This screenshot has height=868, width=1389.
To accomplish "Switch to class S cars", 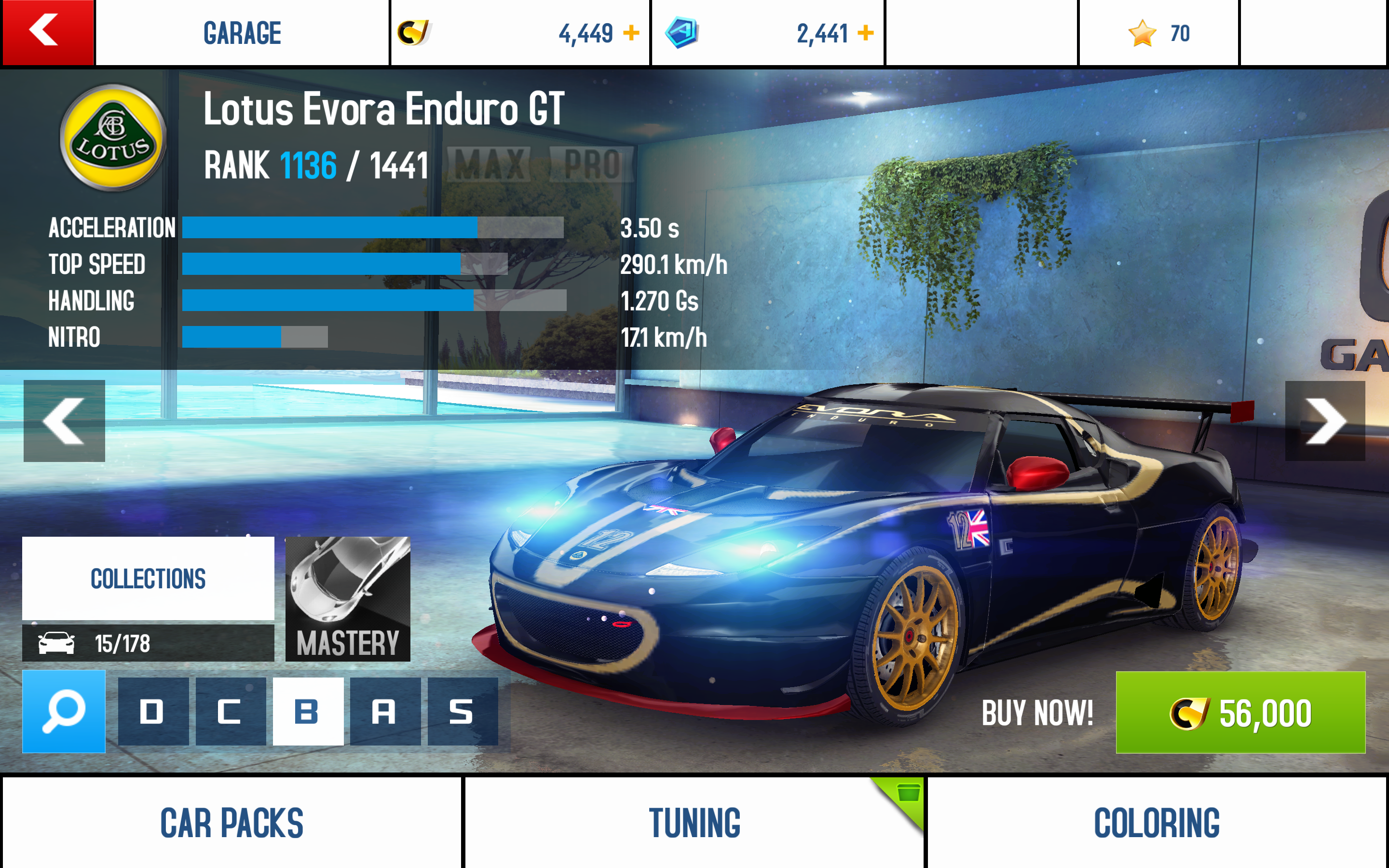I will tap(462, 712).
